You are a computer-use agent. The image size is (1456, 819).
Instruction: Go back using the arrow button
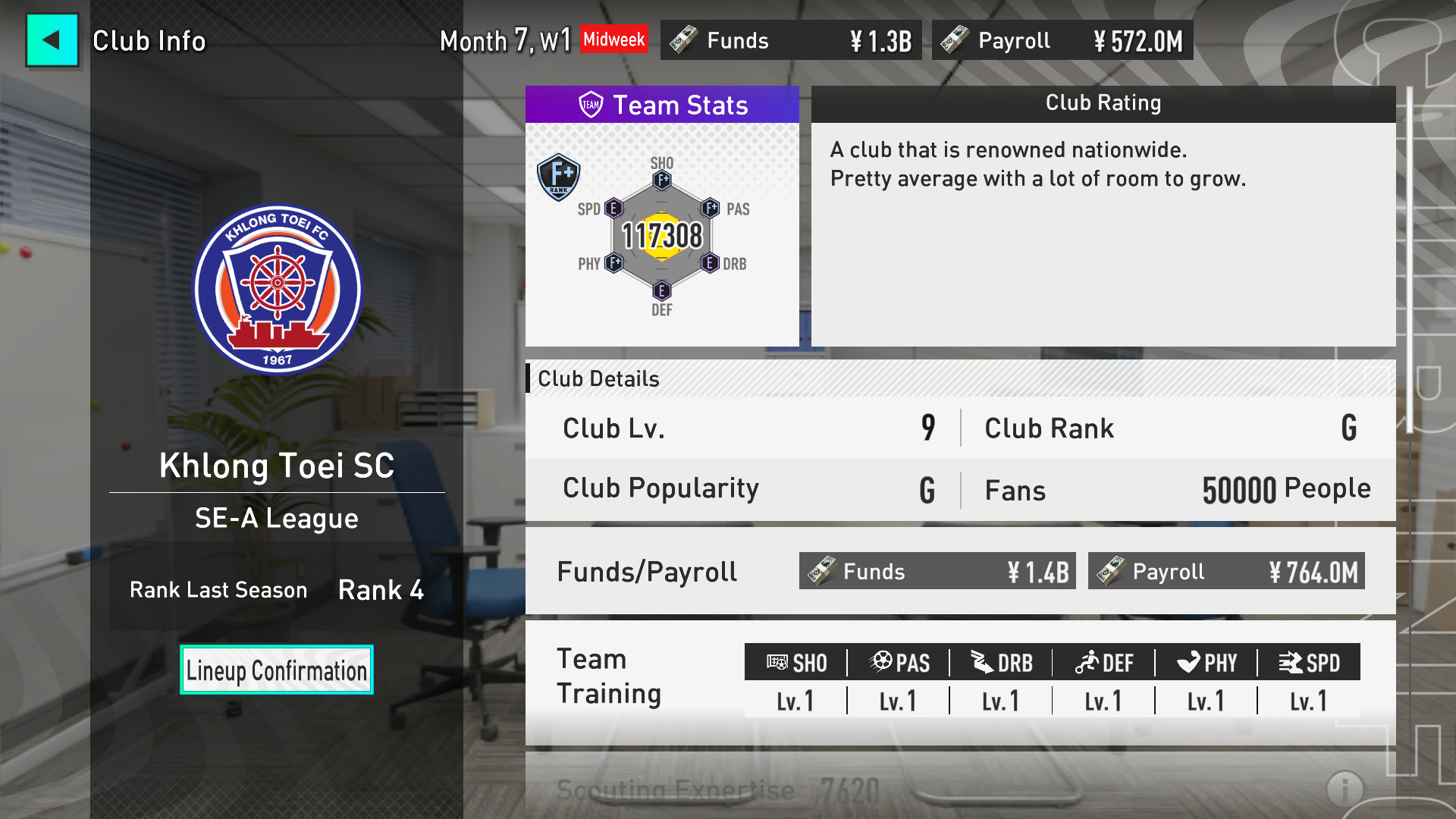[52, 40]
